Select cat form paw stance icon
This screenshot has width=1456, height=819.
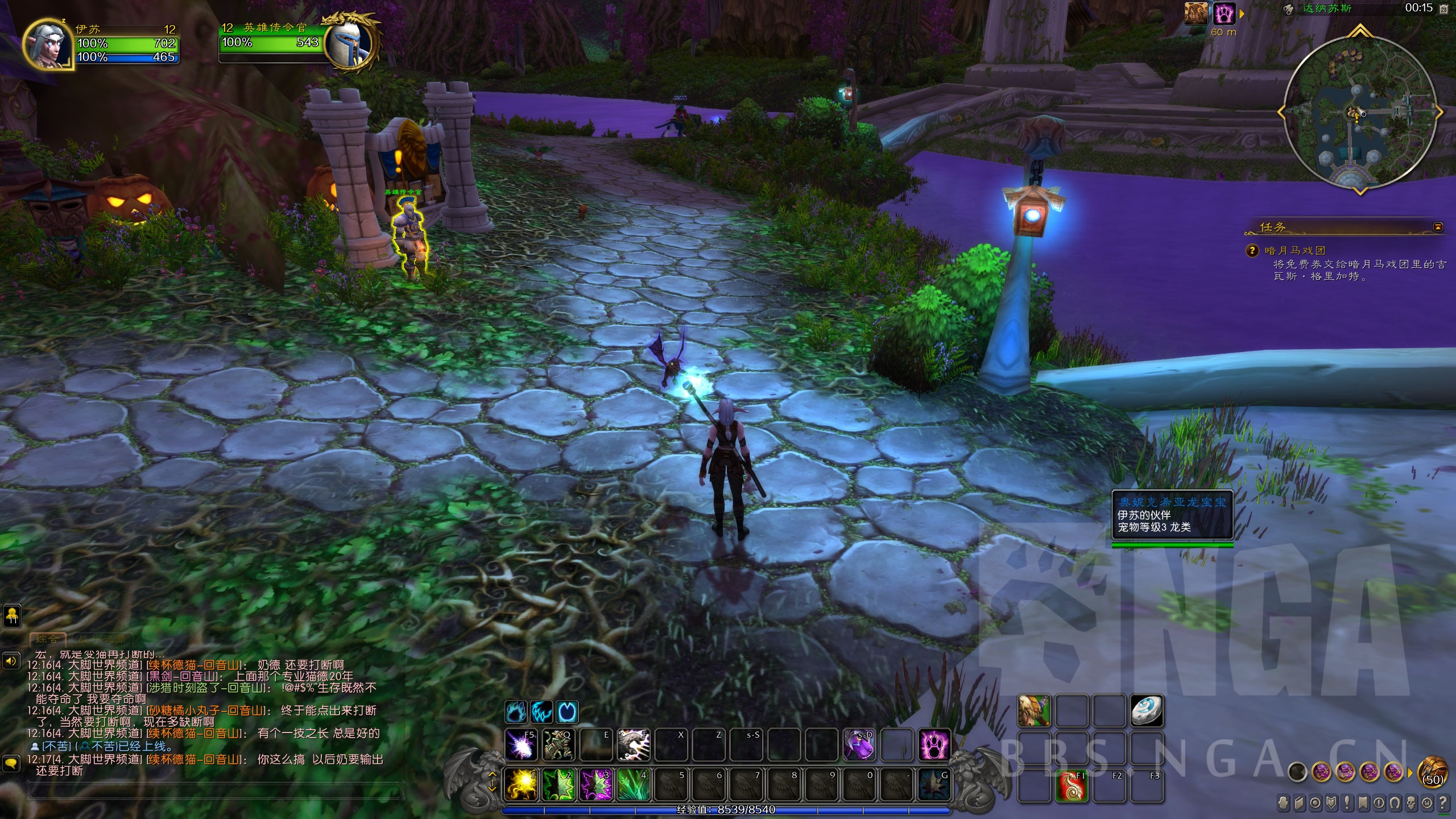tap(516, 712)
